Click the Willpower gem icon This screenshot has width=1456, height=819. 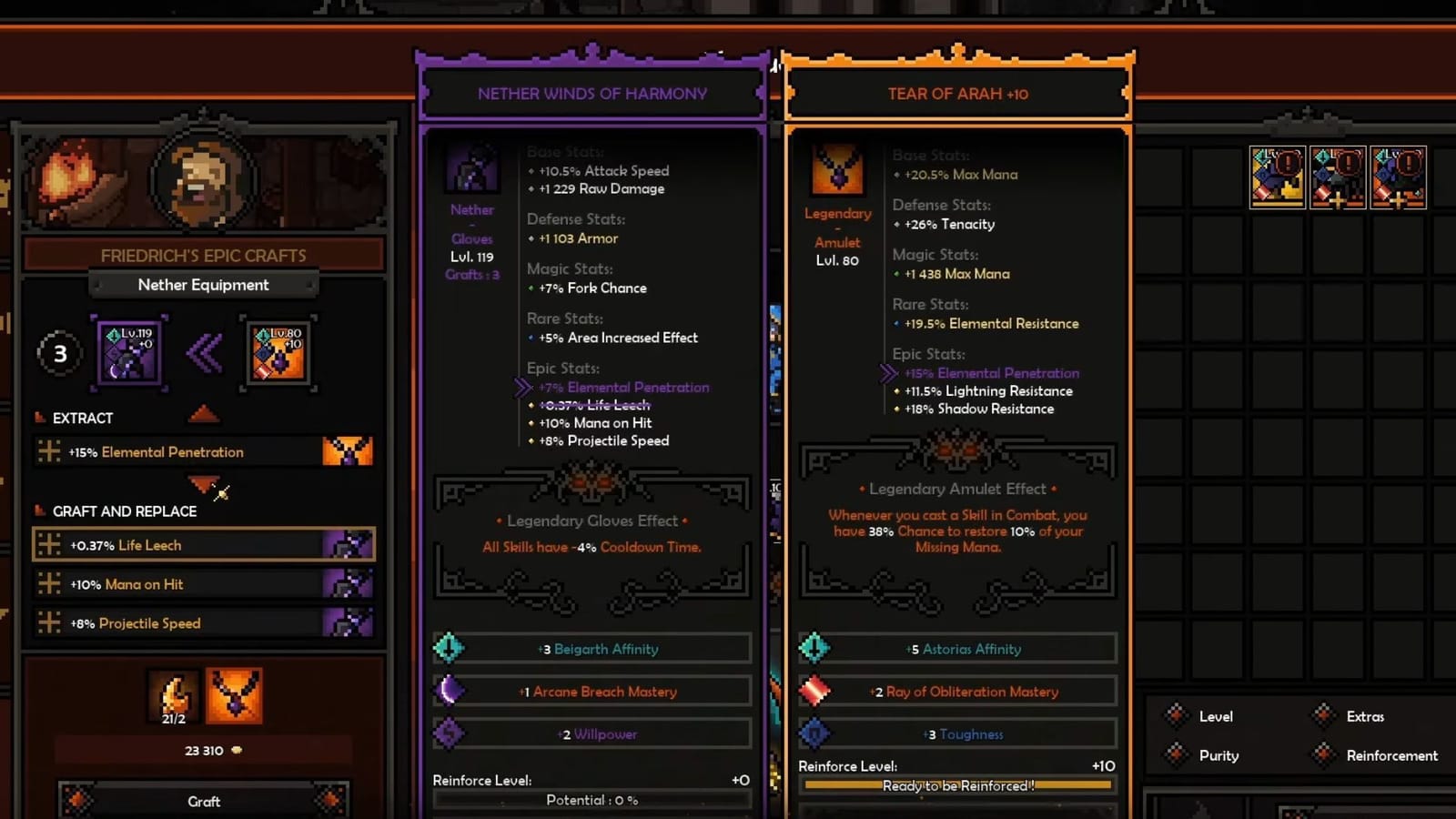(x=448, y=733)
